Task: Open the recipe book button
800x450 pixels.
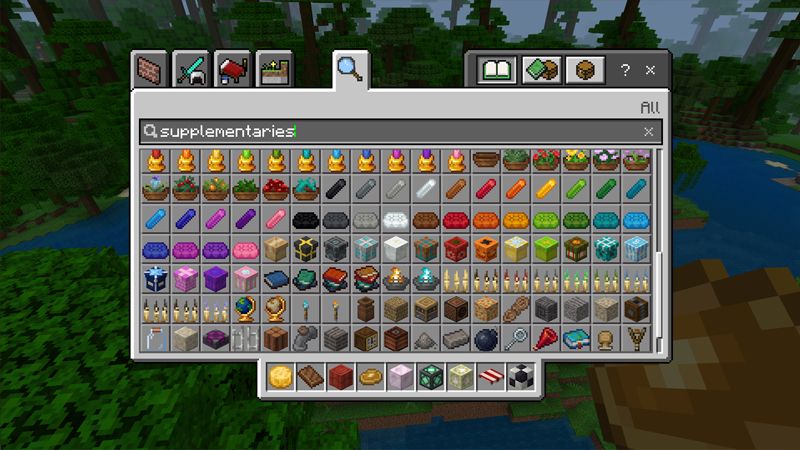Action: click(x=494, y=71)
